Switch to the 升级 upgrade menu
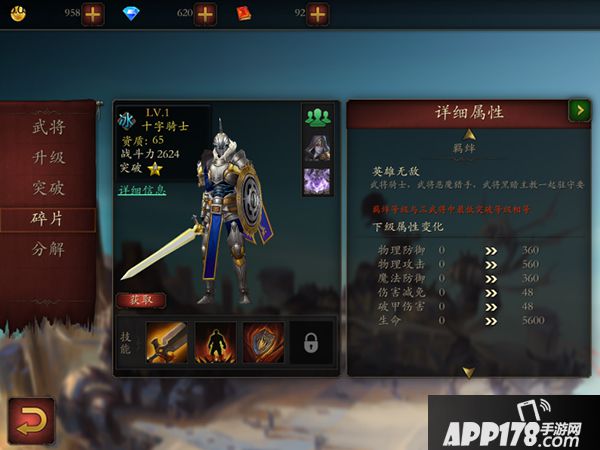Image resolution: width=600 pixels, height=450 pixels. tap(49, 157)
